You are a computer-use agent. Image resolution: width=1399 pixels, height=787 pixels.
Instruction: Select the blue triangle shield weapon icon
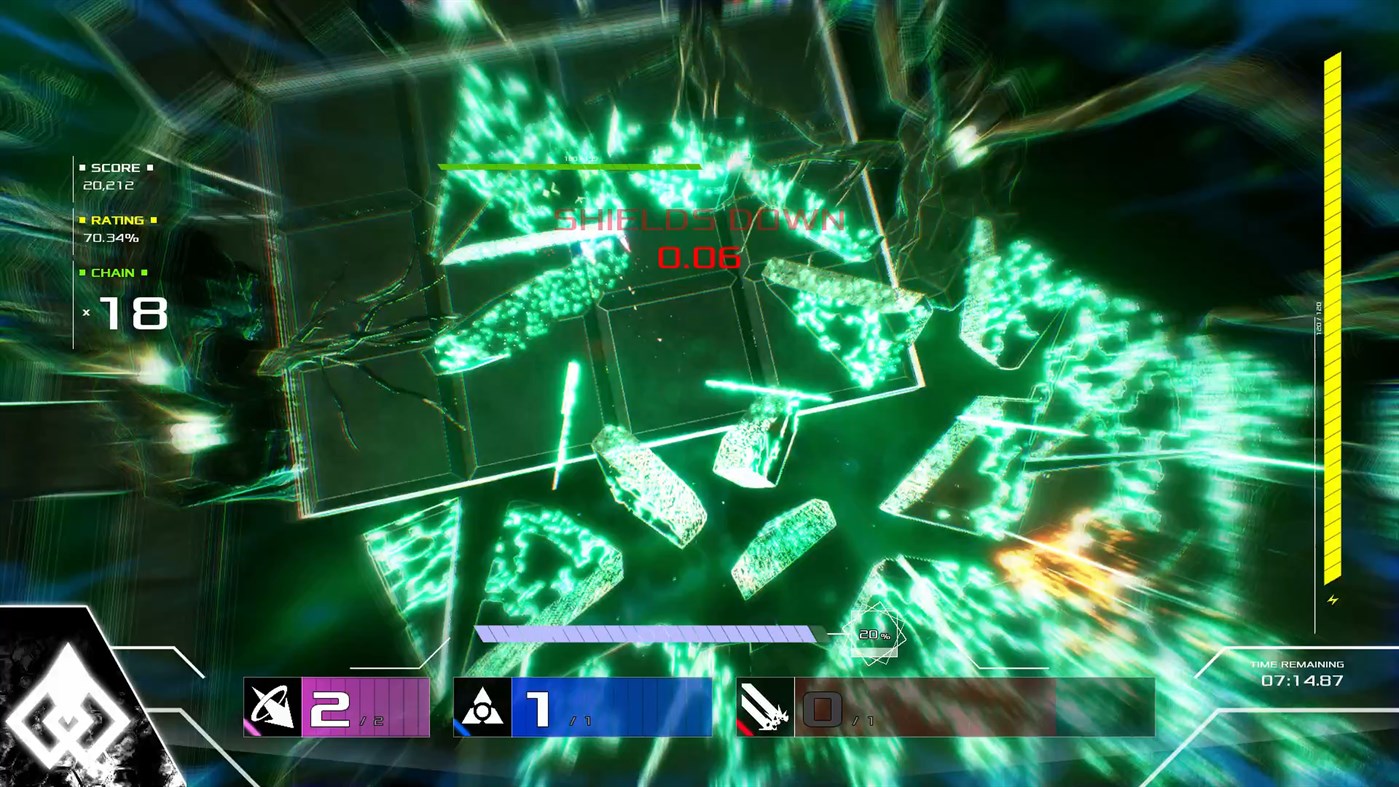tap(483, 706)
